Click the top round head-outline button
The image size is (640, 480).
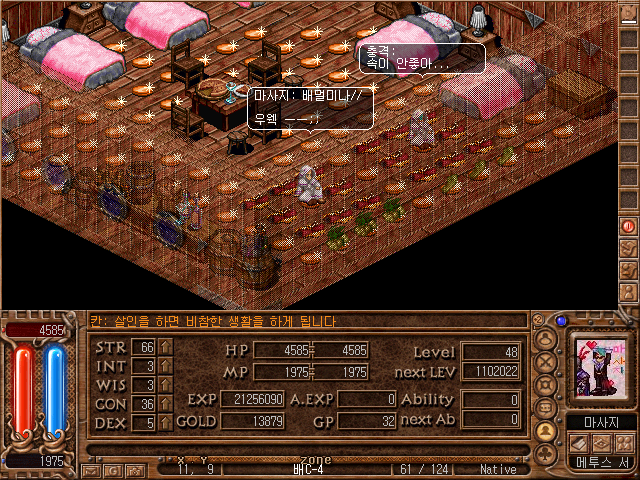(547, 338)
